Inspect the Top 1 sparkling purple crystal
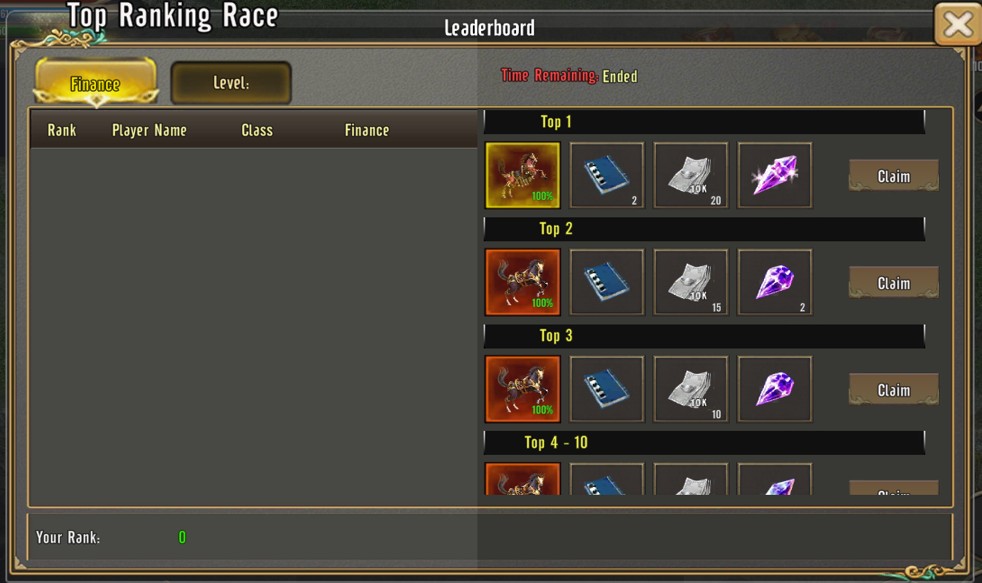 775,176
